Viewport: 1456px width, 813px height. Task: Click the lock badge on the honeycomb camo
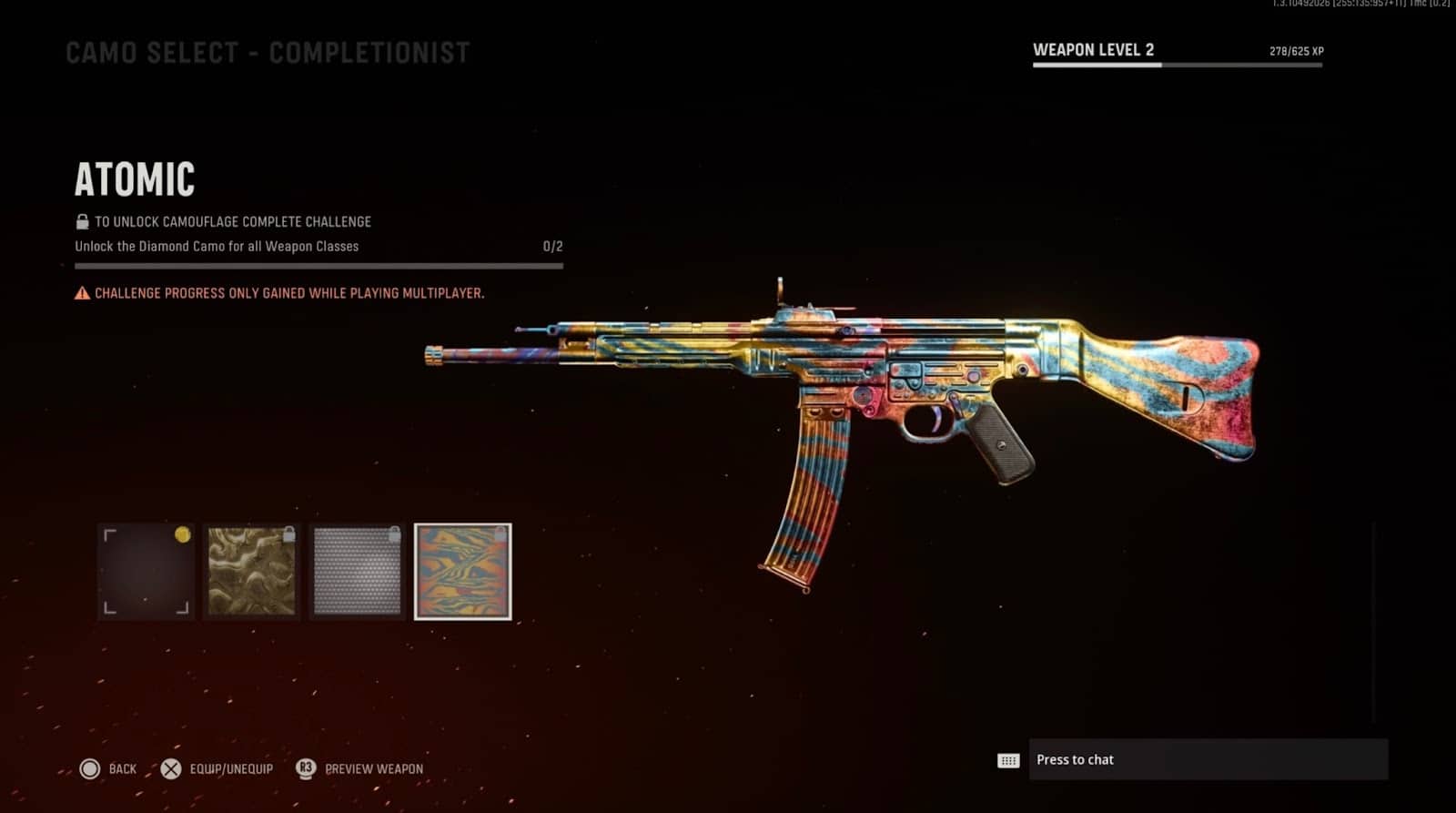(x=394, y=535)
